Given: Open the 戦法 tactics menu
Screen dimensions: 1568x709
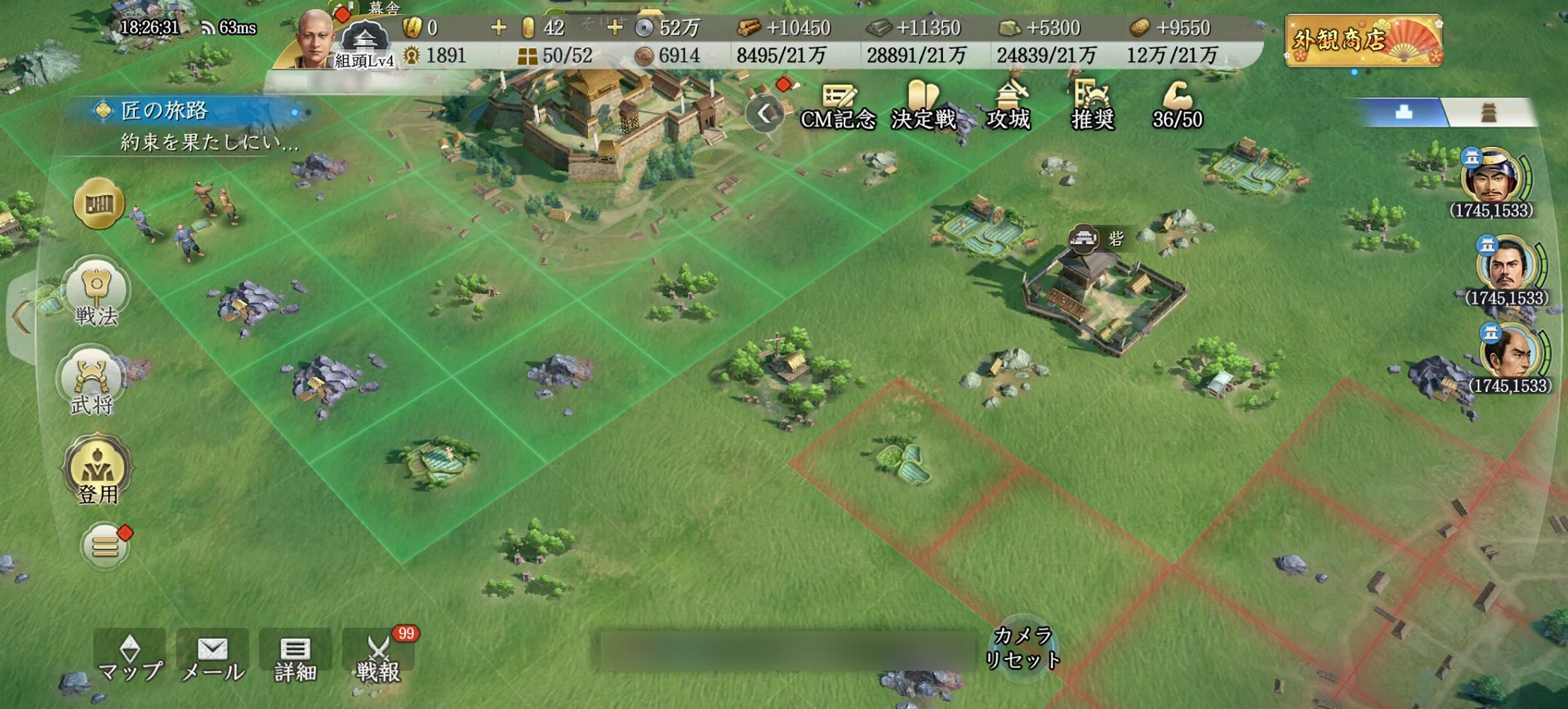Looking at the screenshot, I should pos(96,294).
